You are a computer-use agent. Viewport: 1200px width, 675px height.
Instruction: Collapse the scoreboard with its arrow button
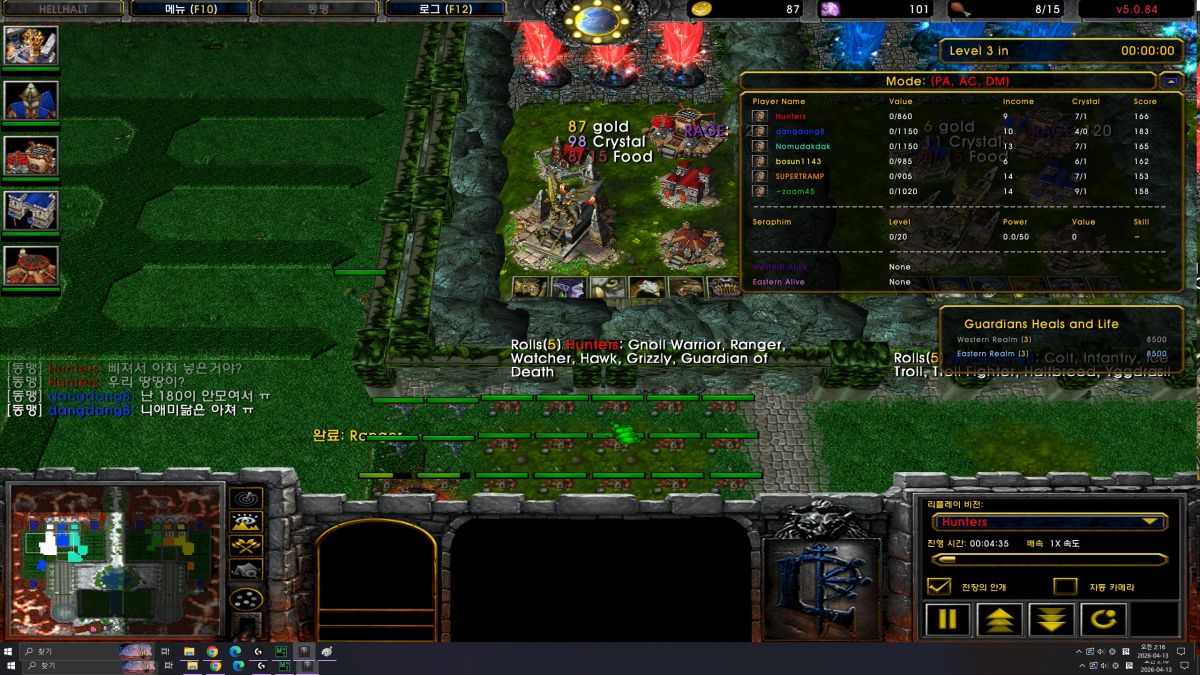pos(1171,81)
